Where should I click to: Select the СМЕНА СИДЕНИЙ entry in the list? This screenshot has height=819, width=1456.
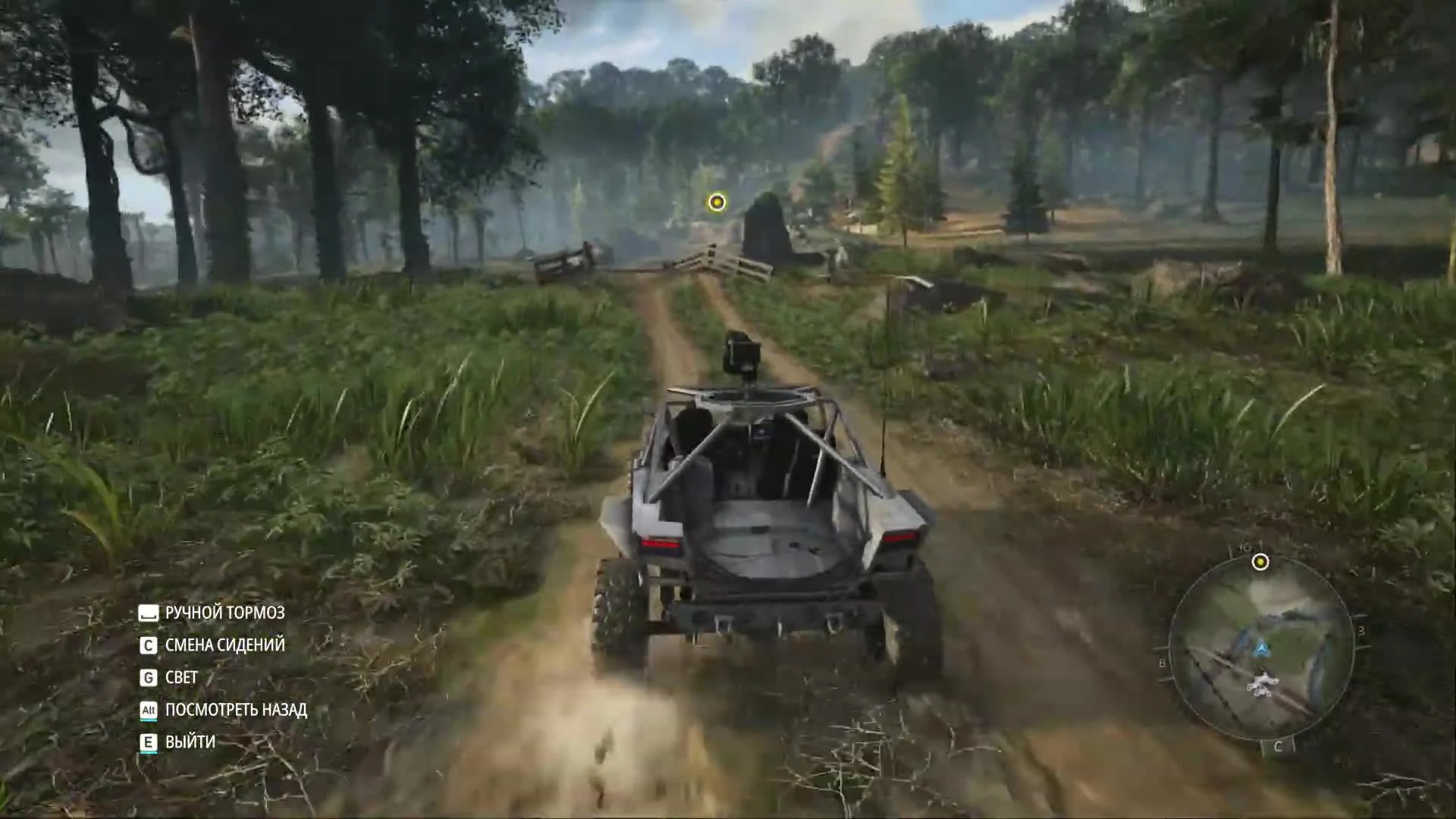[x=224, y=646]
